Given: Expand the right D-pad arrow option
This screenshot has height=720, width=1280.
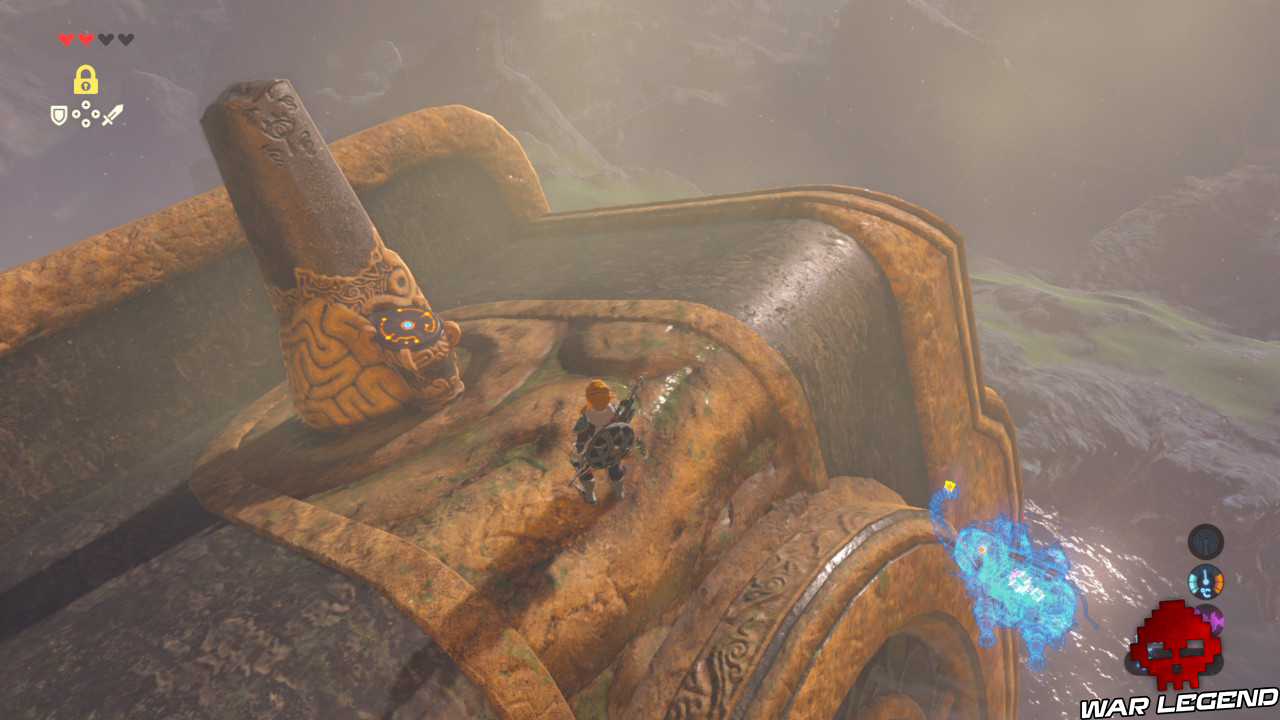Looking at the screenshot, I should [x=96, y=114].
